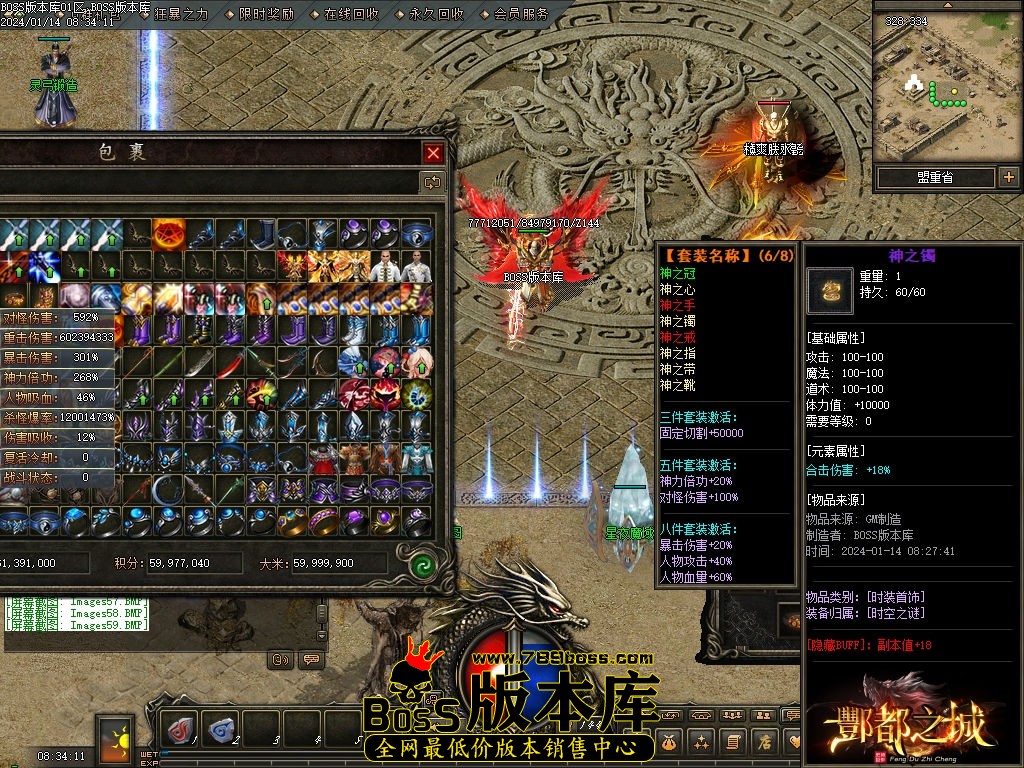Image resolution: width=1024 pixels, height=768 pixels.
Task: Use the blue rune in hotbar slot 2
Action: (x=221, y=729)
